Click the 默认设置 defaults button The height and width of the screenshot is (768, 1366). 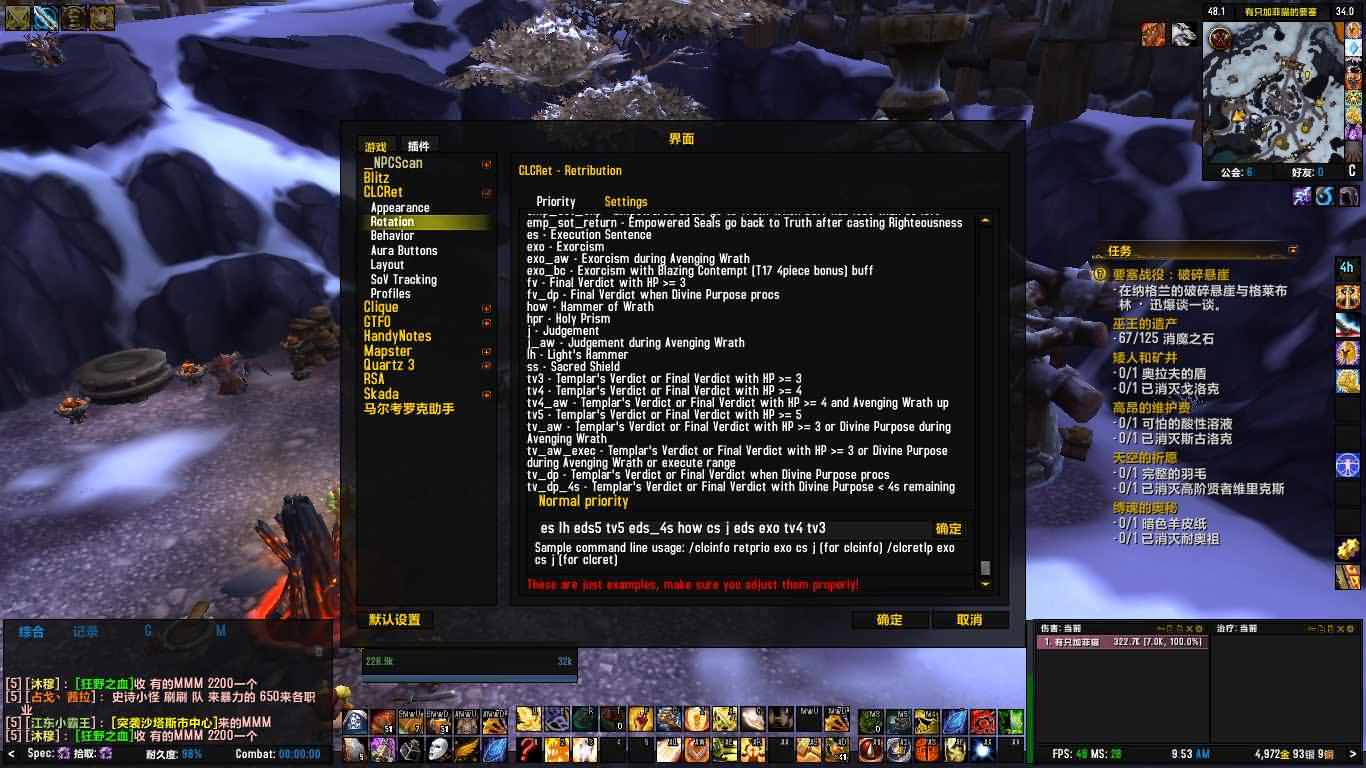[x=394, y=620]
